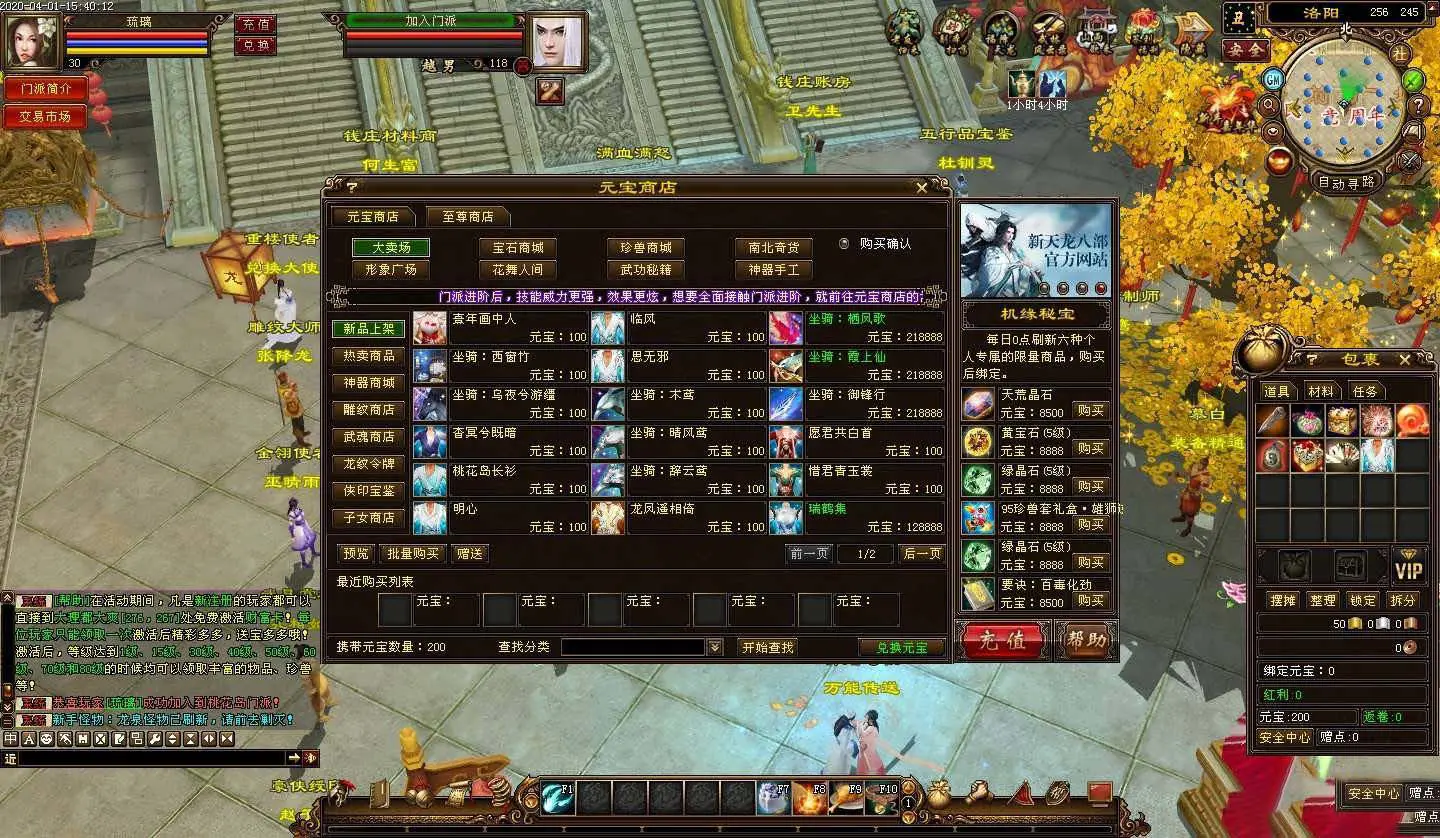Image resolution: width=1440 pixels, height=838 pixels.
Task: Click the money bag icon beside the skill bar
Action: pos(938,791)
